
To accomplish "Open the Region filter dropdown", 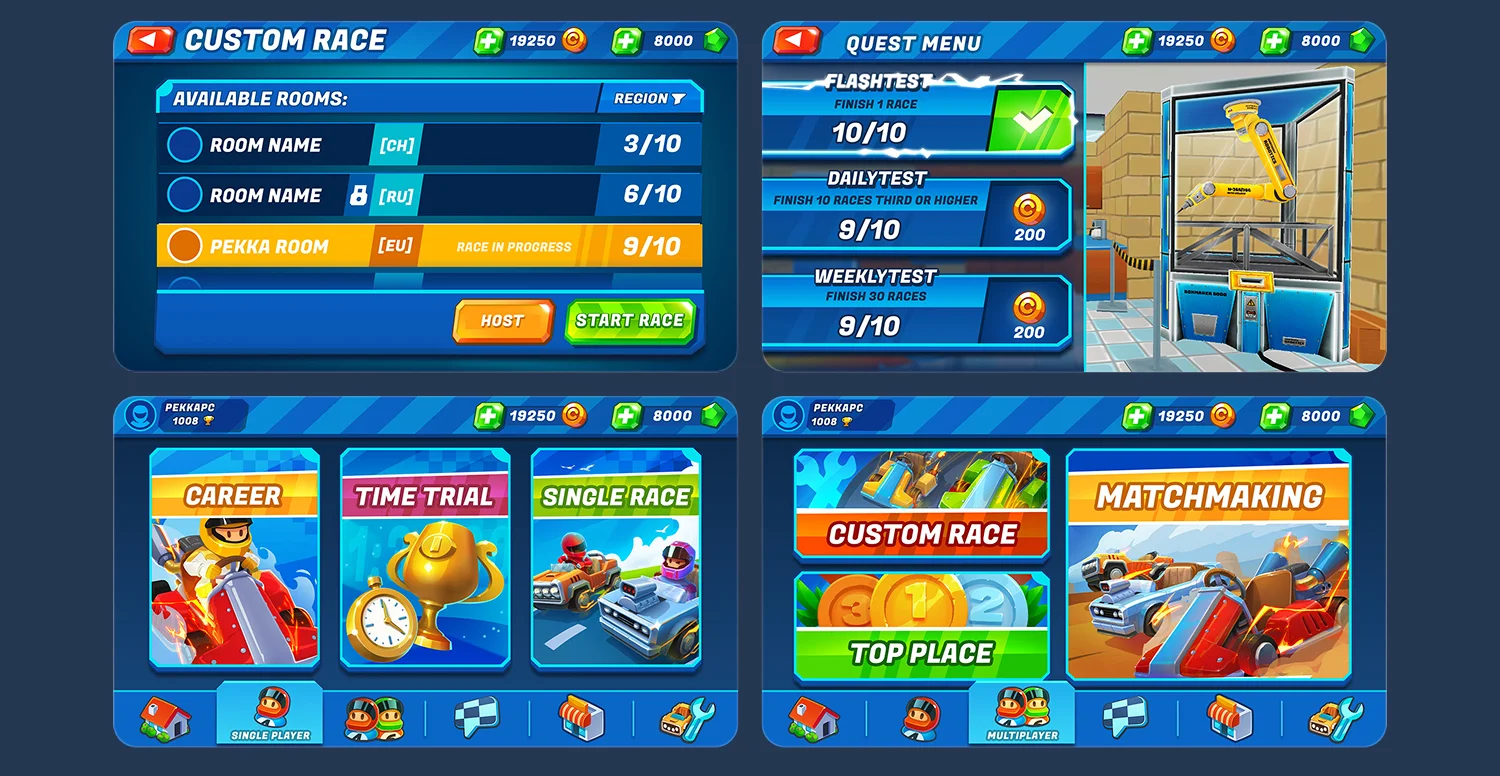I will pos(649,99).
